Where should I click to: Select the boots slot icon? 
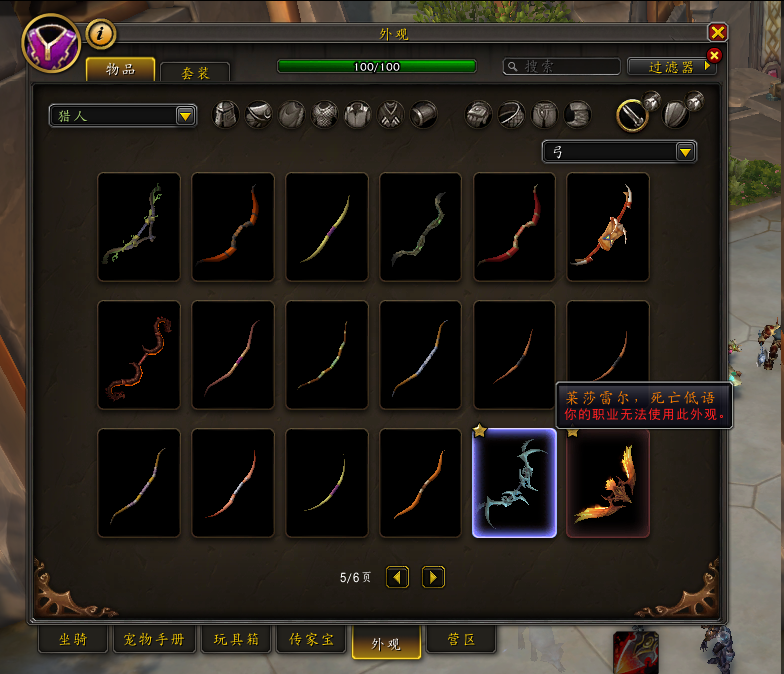(577, 115)
